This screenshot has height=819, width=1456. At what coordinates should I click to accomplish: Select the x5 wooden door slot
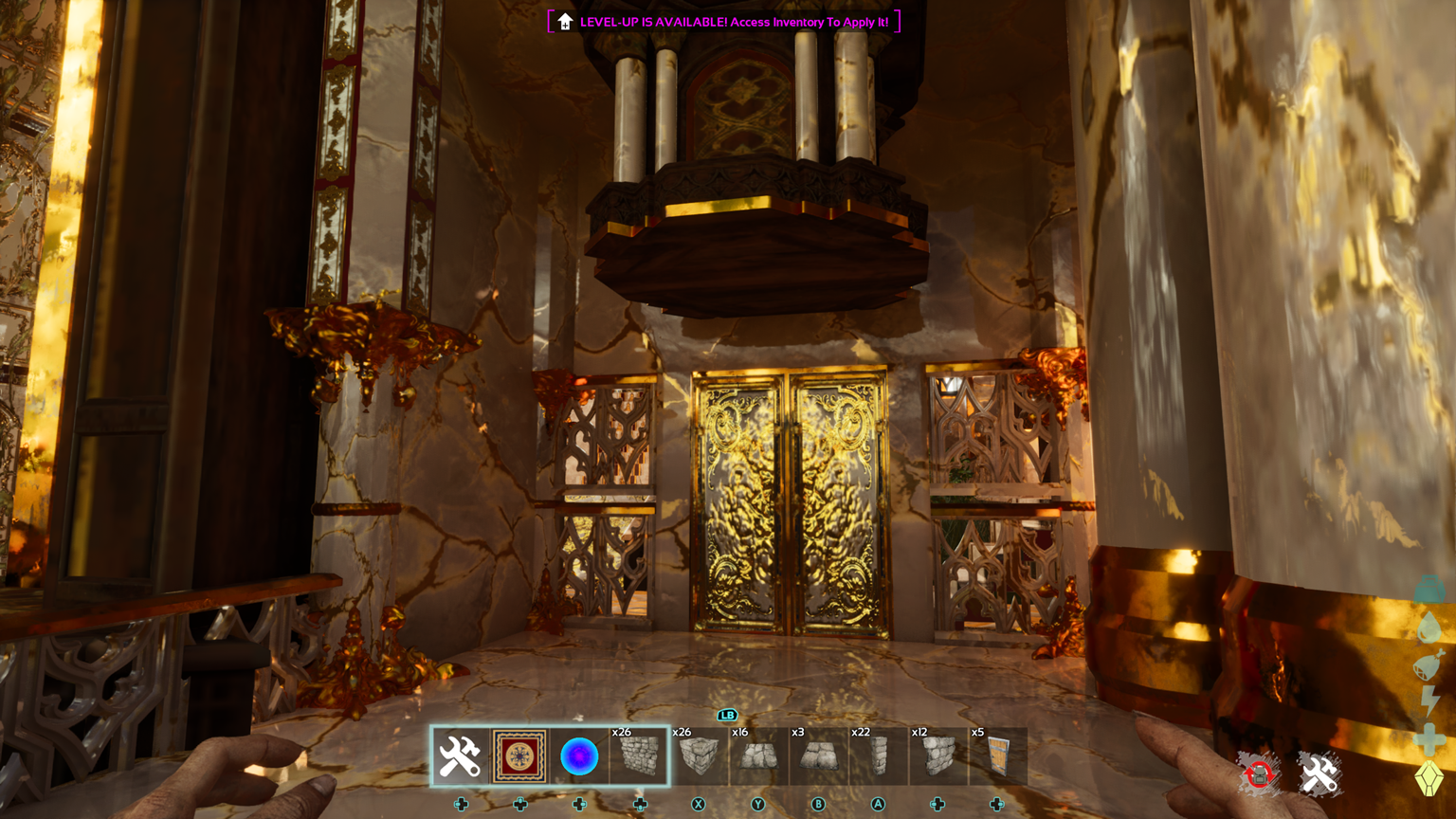pyautogui.click(x=997, y=756)
